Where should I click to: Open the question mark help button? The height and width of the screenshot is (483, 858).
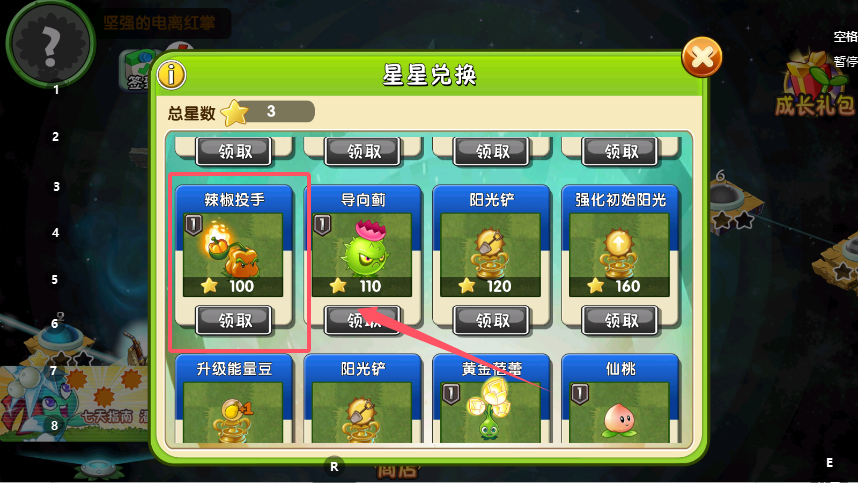pos(50,43)
